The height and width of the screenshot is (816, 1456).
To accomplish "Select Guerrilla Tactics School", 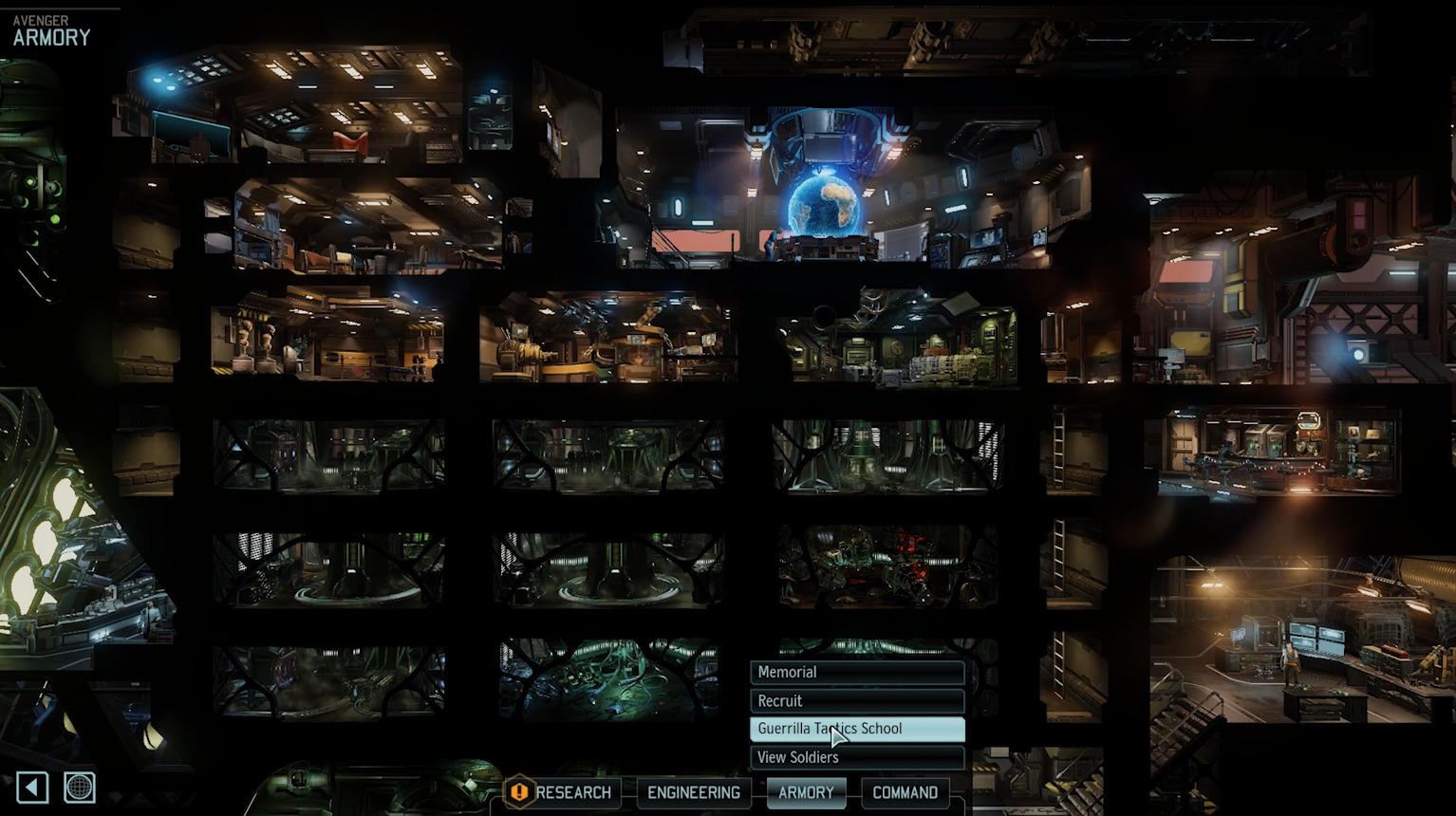I will [x=856, y=729].
